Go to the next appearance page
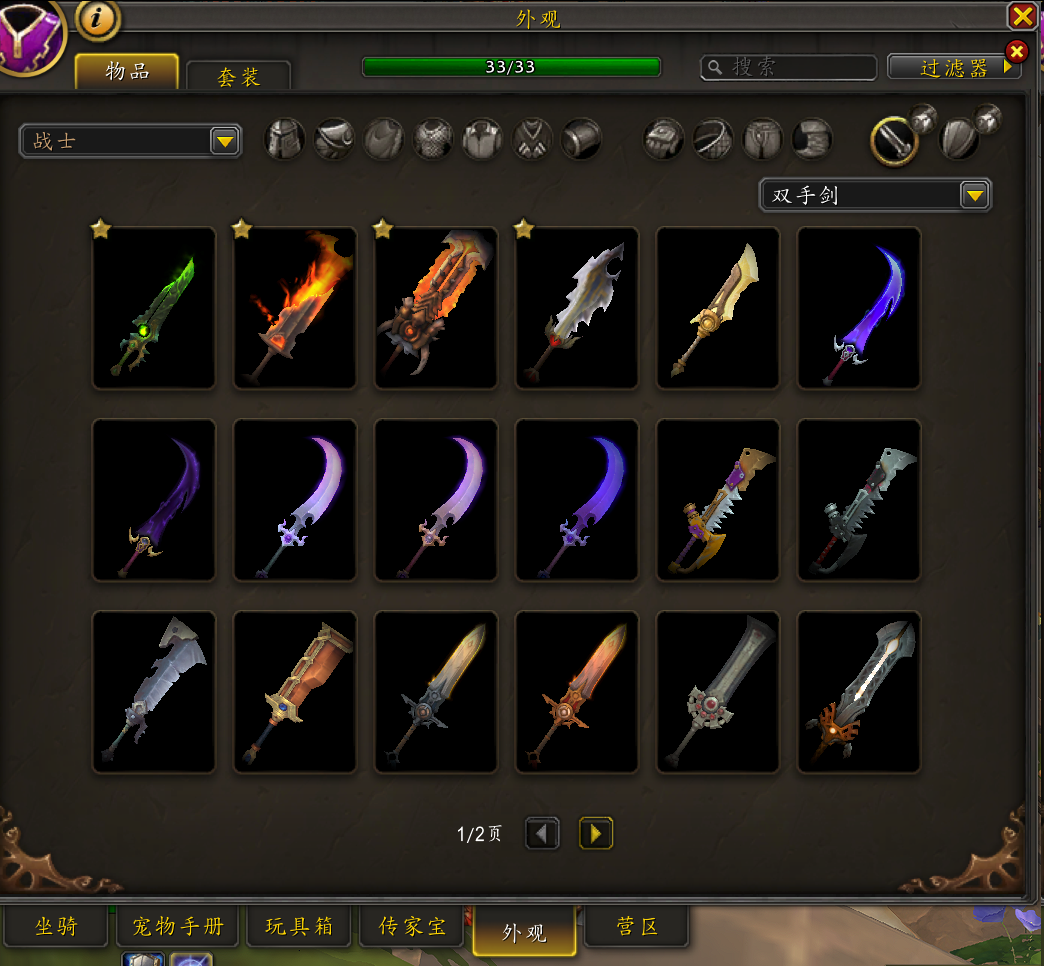The image size is (1044, 966). pos(596,833)
